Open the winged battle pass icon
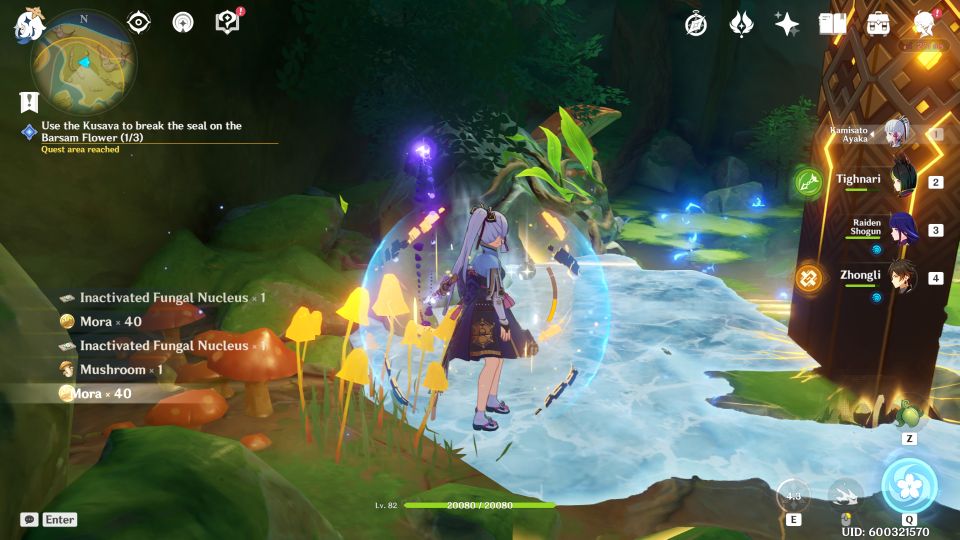The width and height of the screenshot is (960, 540). pos(741,24)
